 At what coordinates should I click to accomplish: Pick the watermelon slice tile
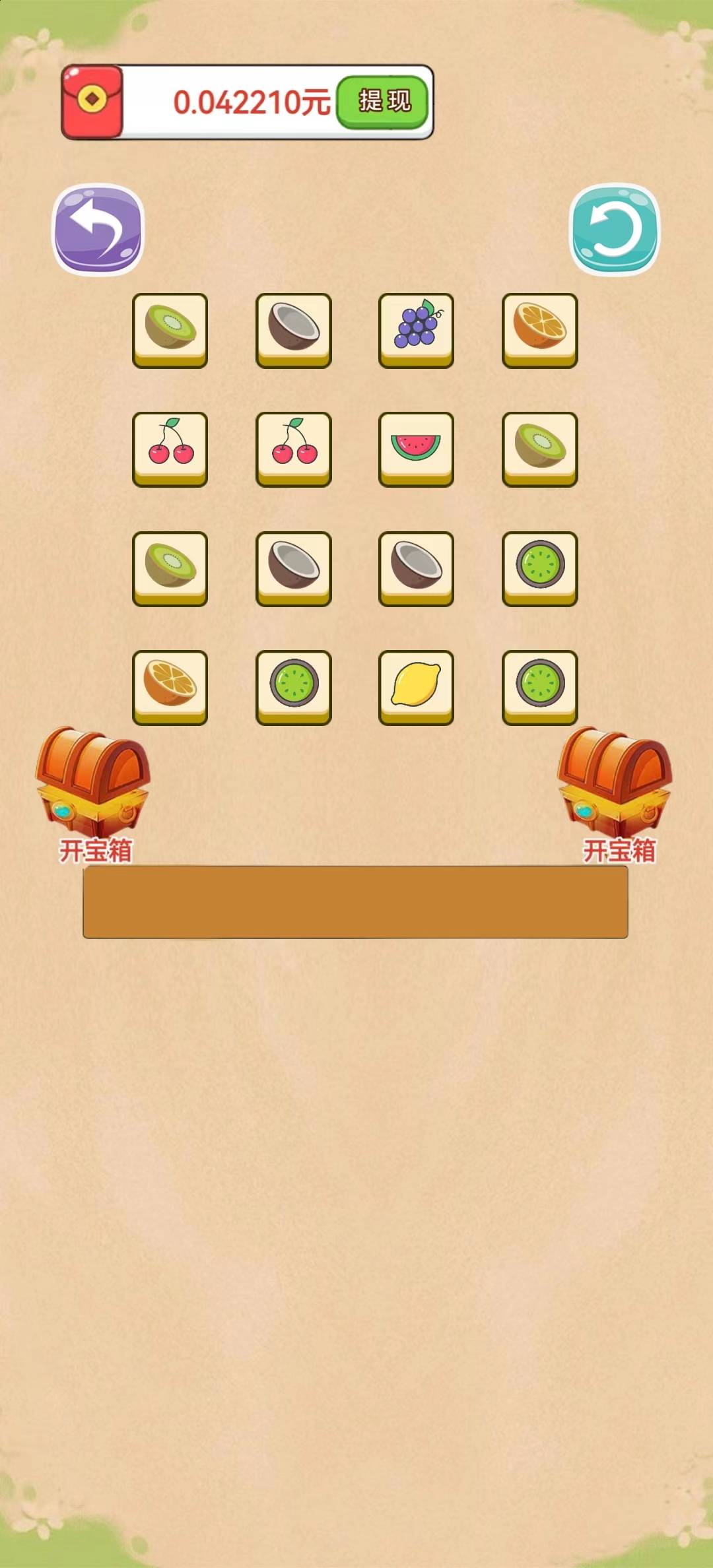pyautogui.click(x=416, y=447)
